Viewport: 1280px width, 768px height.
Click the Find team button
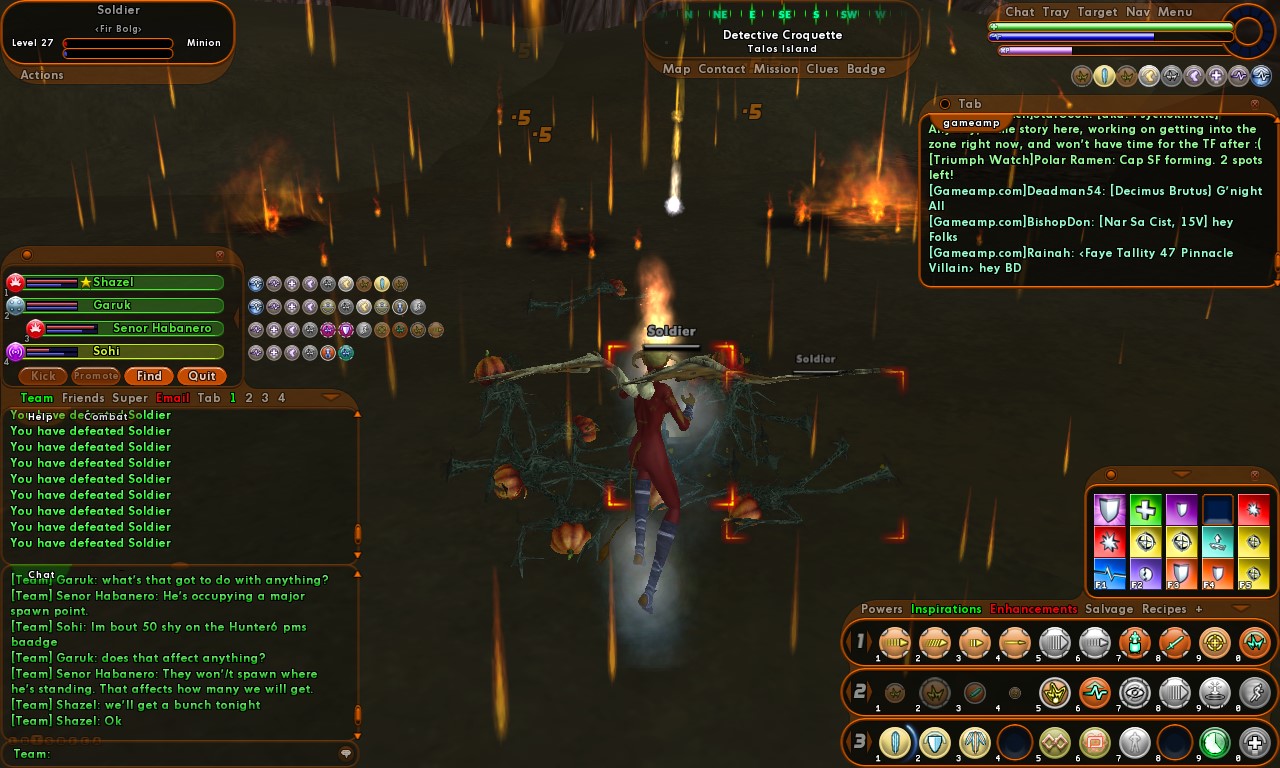[149, 376]
